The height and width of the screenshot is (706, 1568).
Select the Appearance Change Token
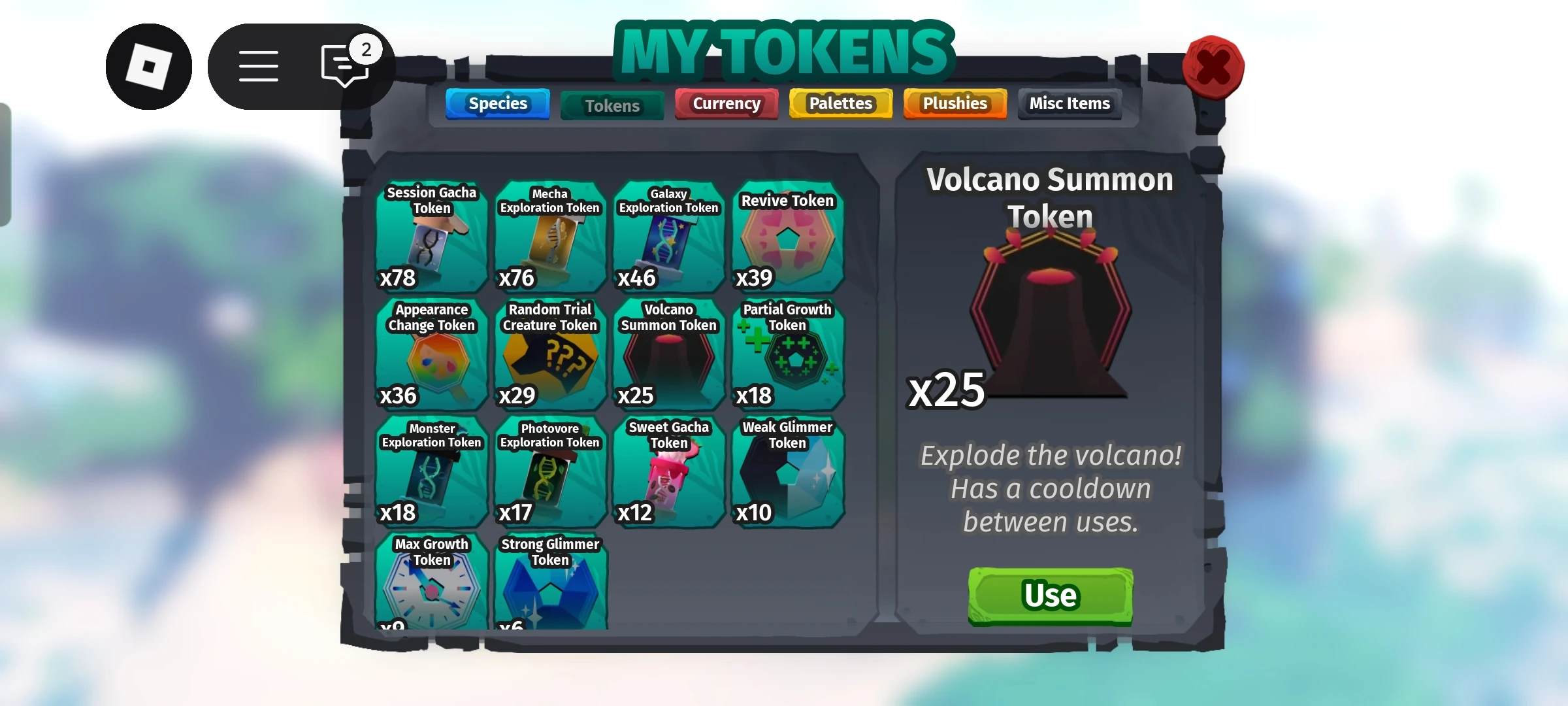pyautogui.click(x=431, y=353)
